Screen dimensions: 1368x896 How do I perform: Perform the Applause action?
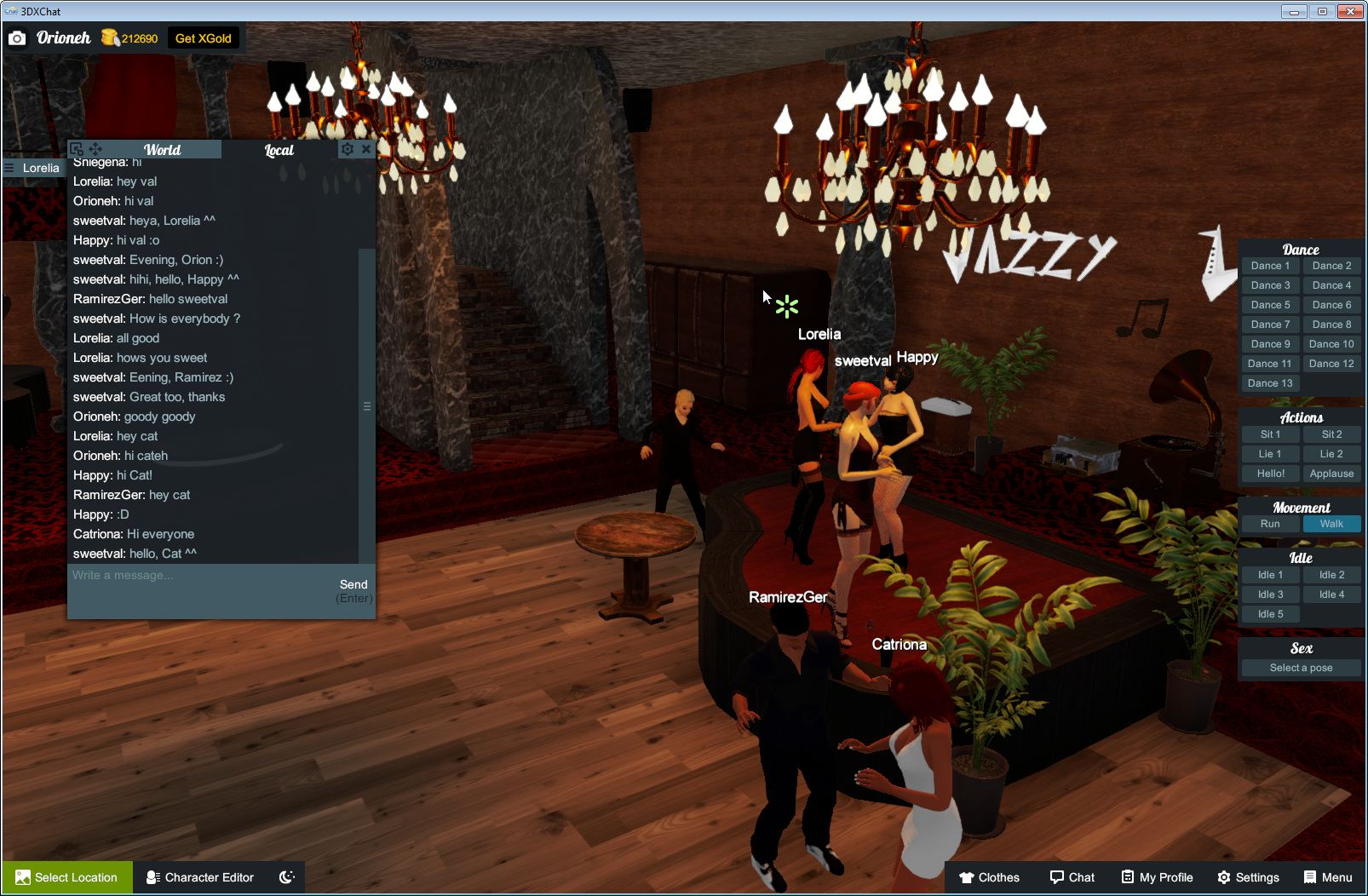[x=1331, y=474]
